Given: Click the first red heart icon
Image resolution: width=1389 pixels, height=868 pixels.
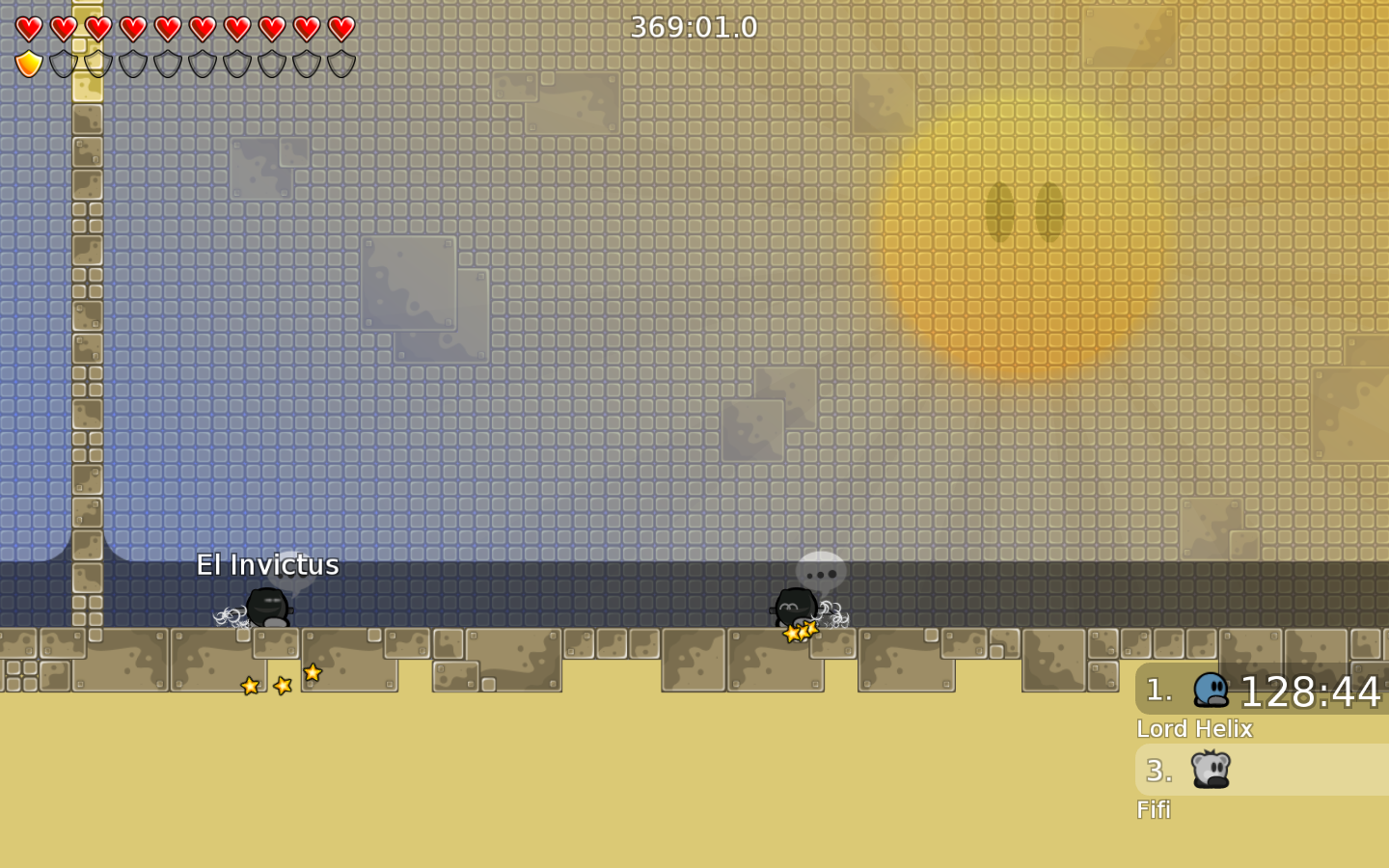Looking at the screenshot, I should click(x=28, y=28).
